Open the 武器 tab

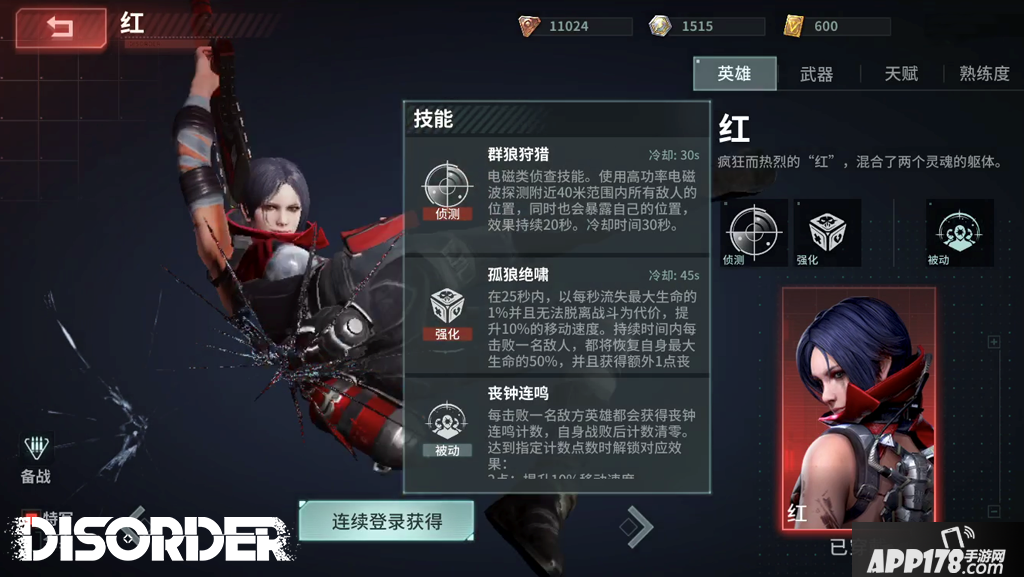pyautogui.click(x=816, y=74)
